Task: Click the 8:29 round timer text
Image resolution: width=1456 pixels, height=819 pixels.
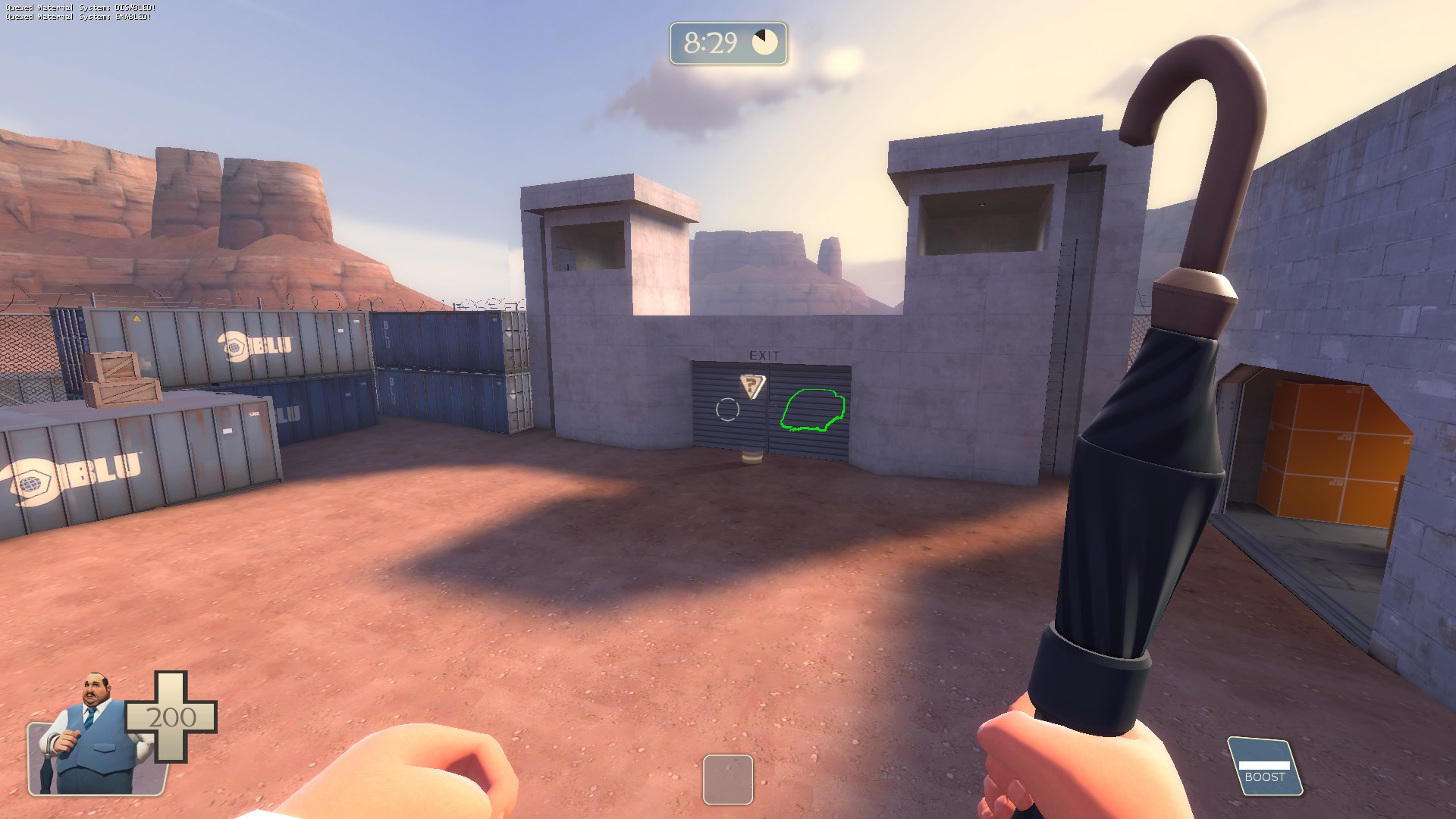Action: pos(711,42)
